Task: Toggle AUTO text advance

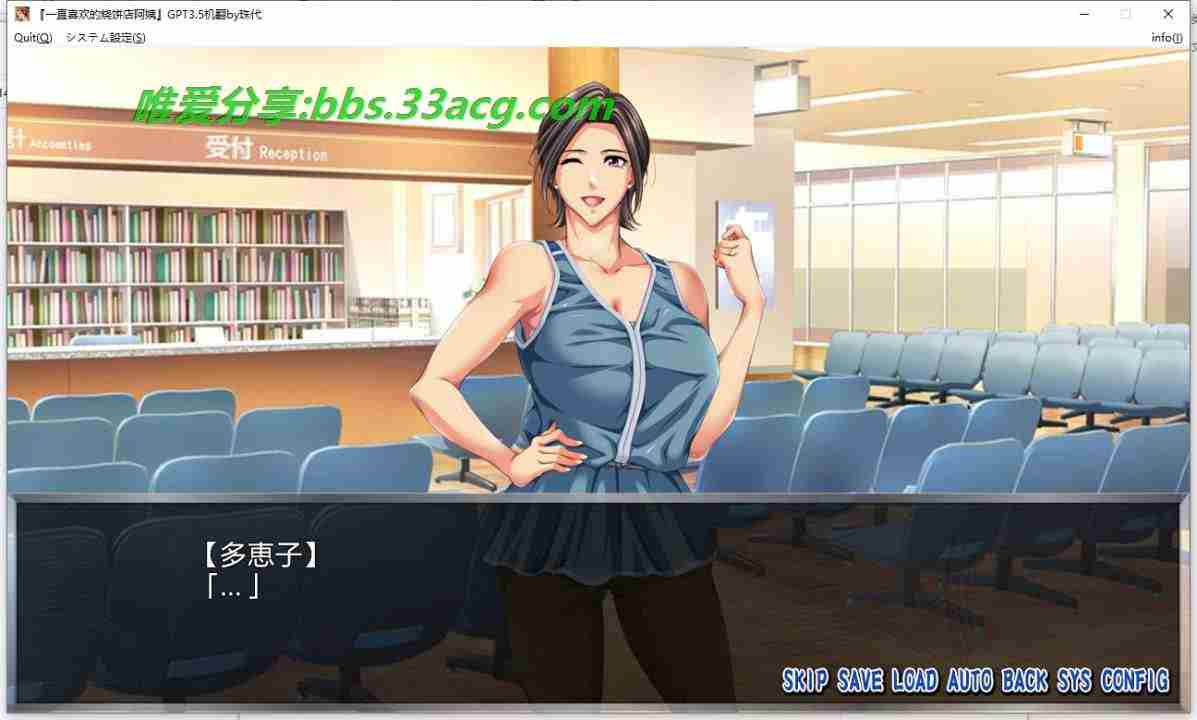Action: (x=969, y=681)
